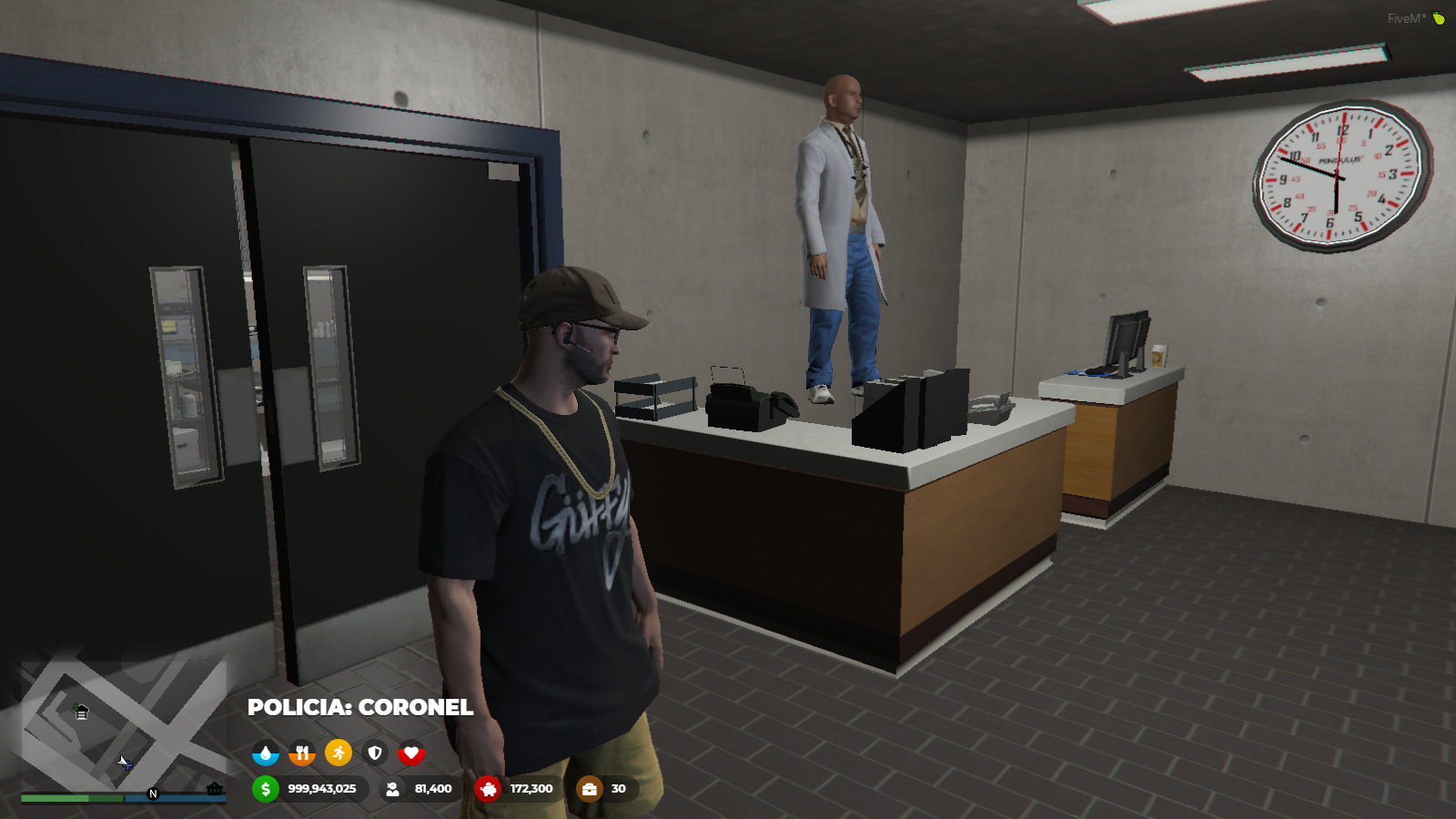Click the 172,300 dirty money counter
The width and height of the screenshot is (1456, 819).
click(531, 790)
